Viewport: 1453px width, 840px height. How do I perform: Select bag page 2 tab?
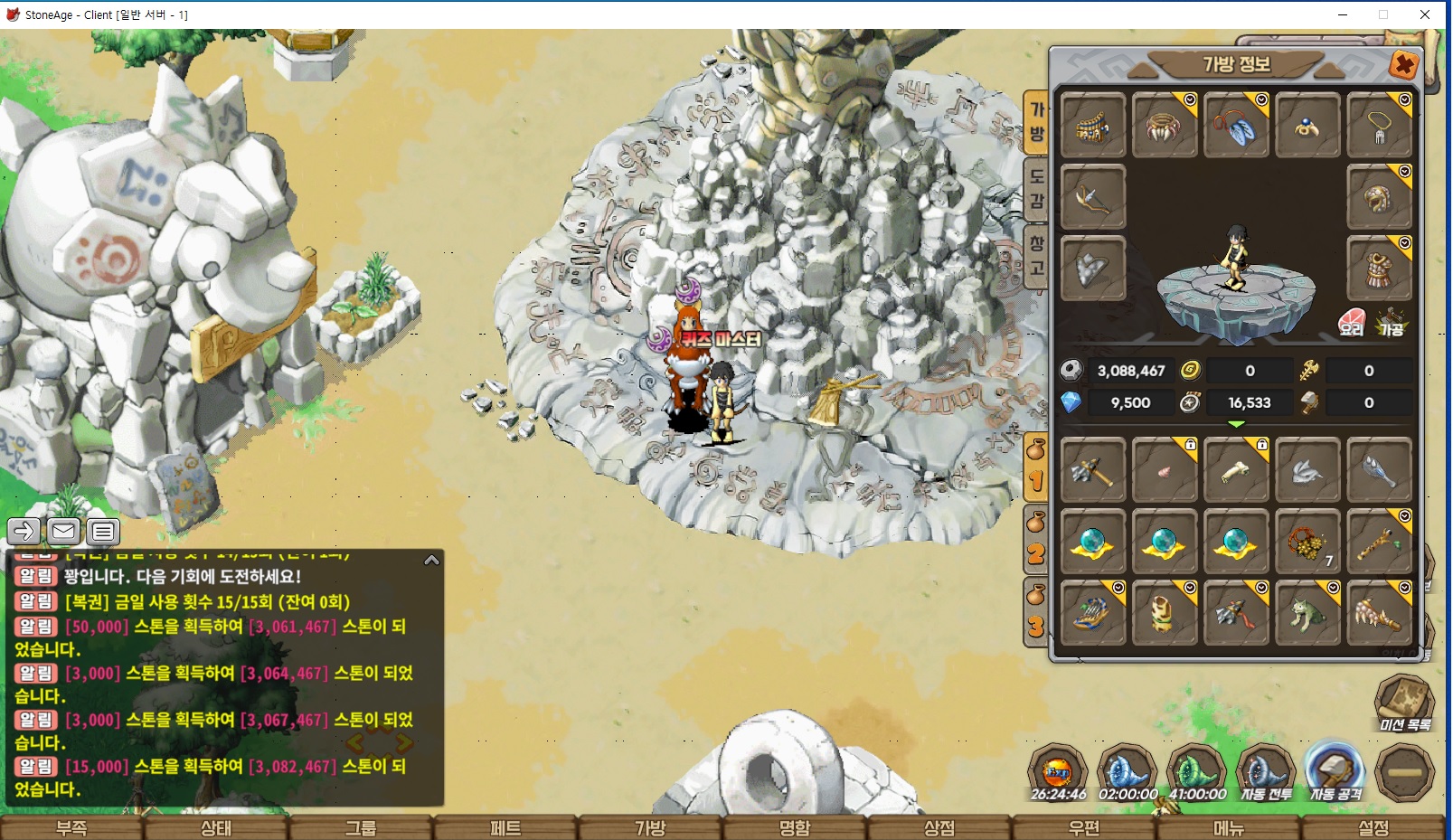pos(1036,542)
